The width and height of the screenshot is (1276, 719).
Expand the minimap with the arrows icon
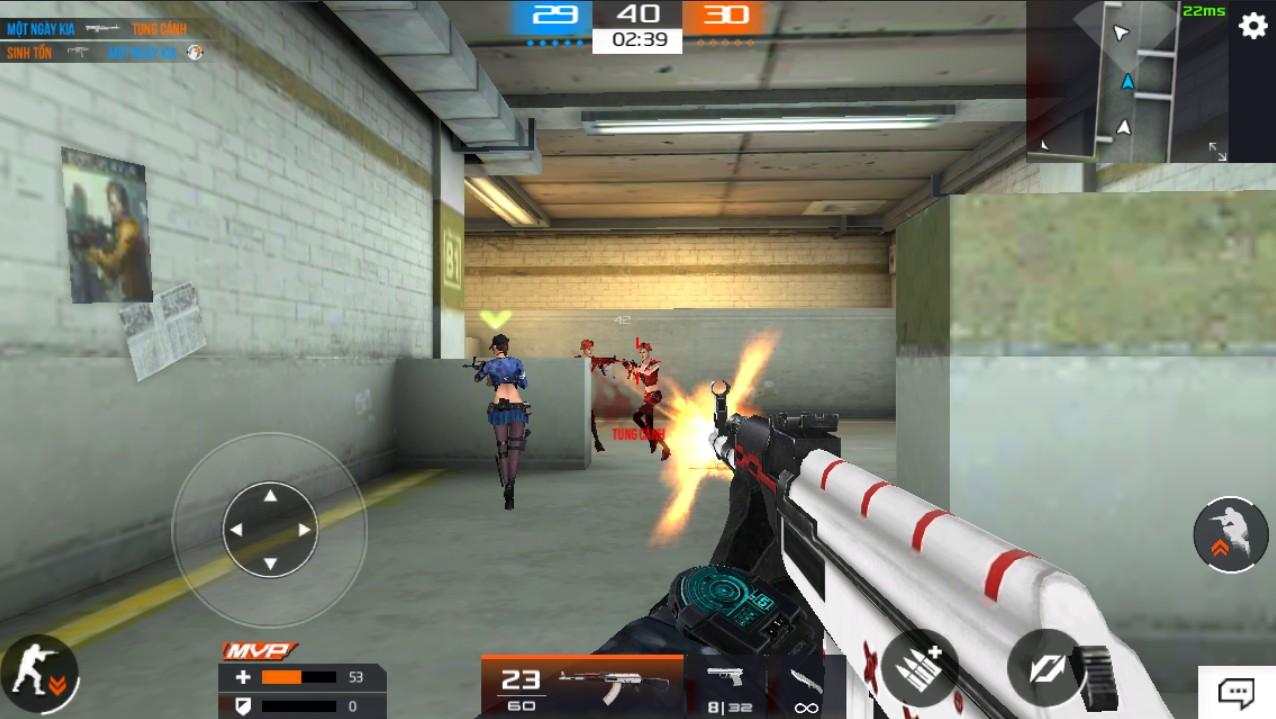point(1217,151)
